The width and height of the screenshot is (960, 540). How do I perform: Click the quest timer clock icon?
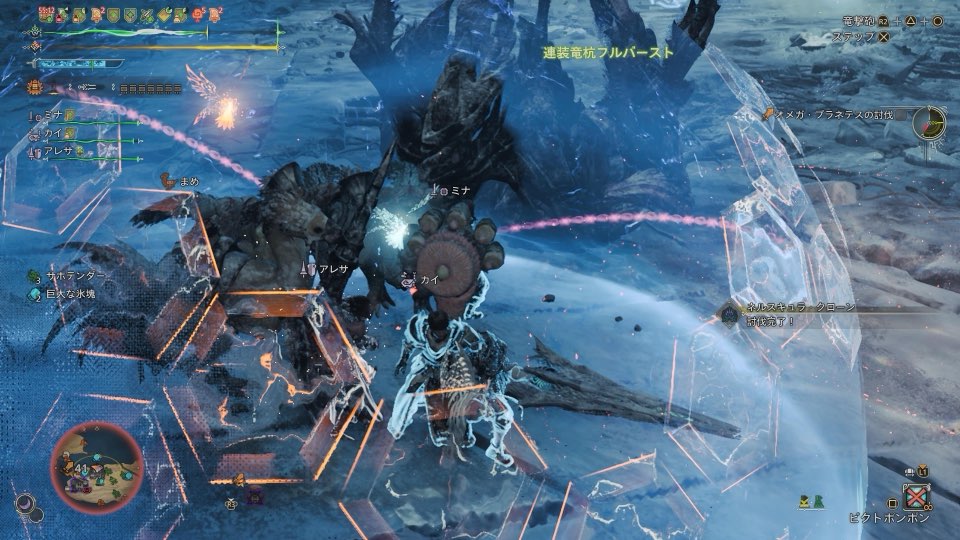point(931,122)
